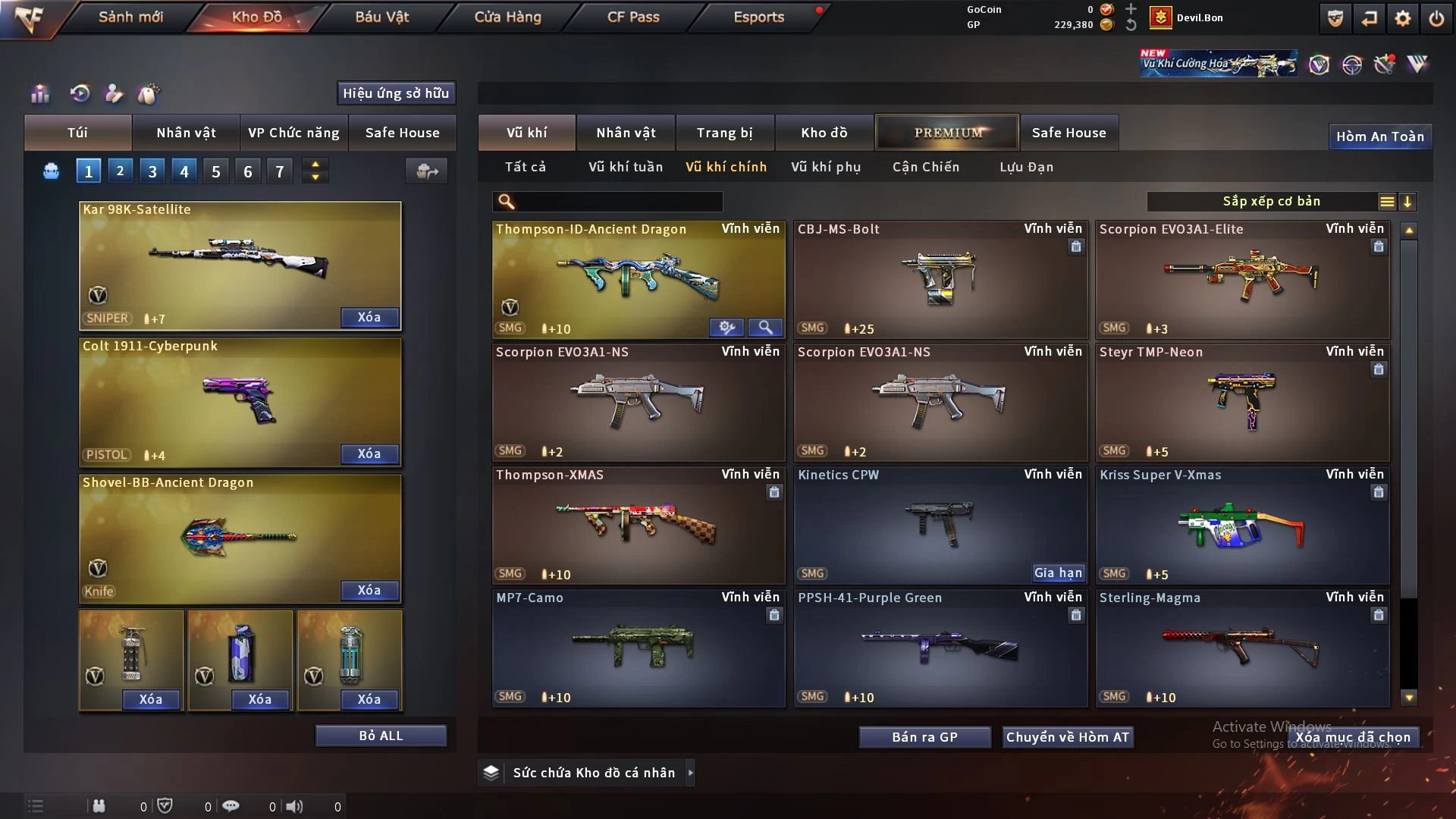This screenshot has width=1456, height=819.
Task: Switch to the Esports section
Action: (x=758, y=17)
